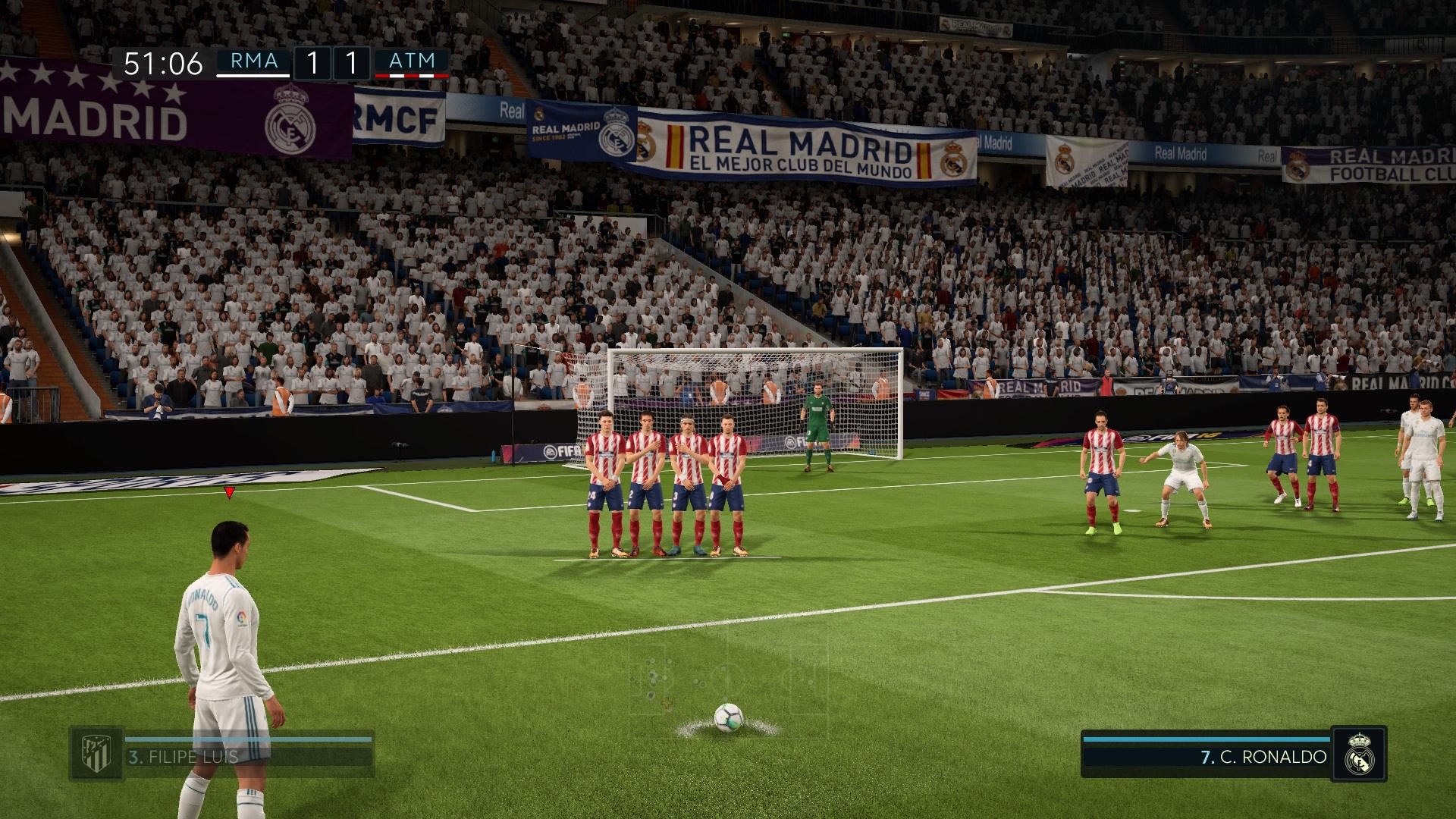Click the faint pitch radar minimap
This screenshot has width=1456, height=819.
pos(726,673)
